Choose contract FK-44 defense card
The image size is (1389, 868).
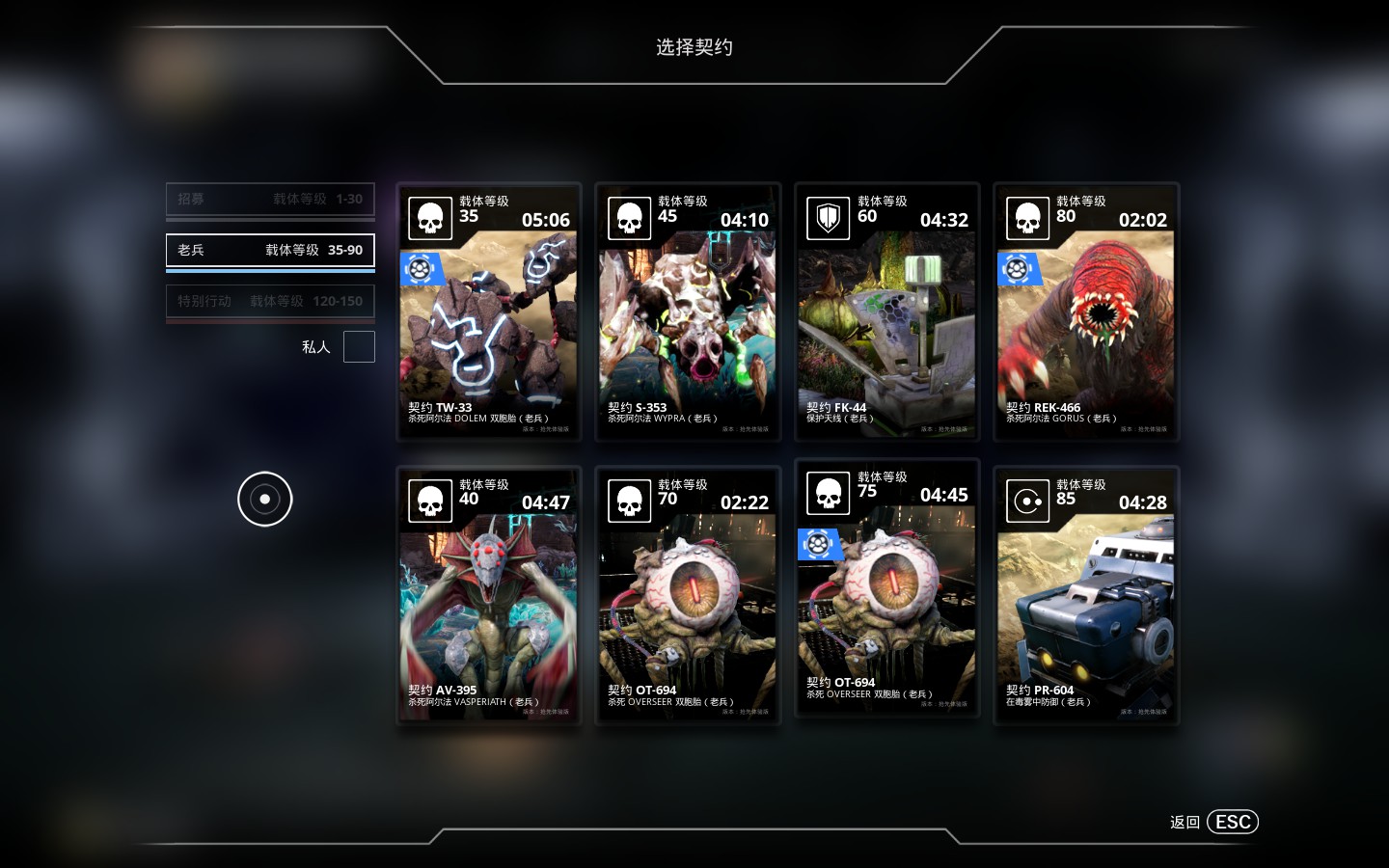(x=886, y=312)
